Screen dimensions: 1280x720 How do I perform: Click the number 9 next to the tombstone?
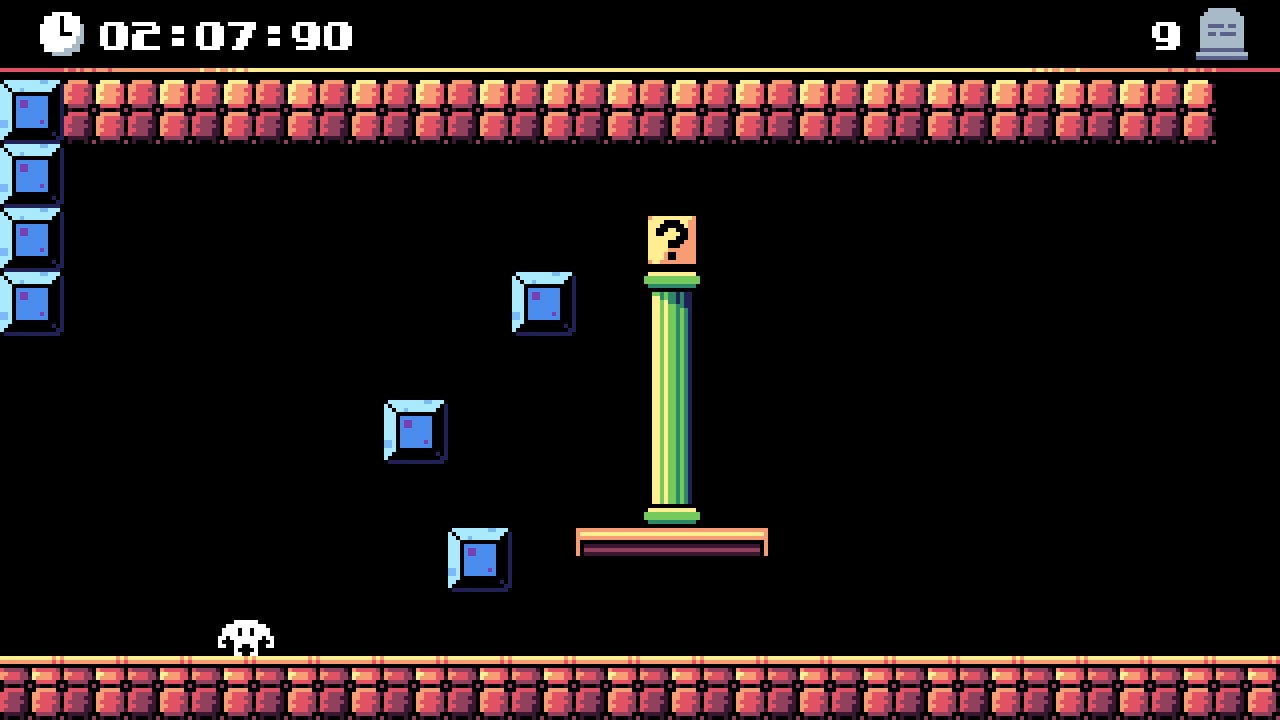pos(1163,35)
